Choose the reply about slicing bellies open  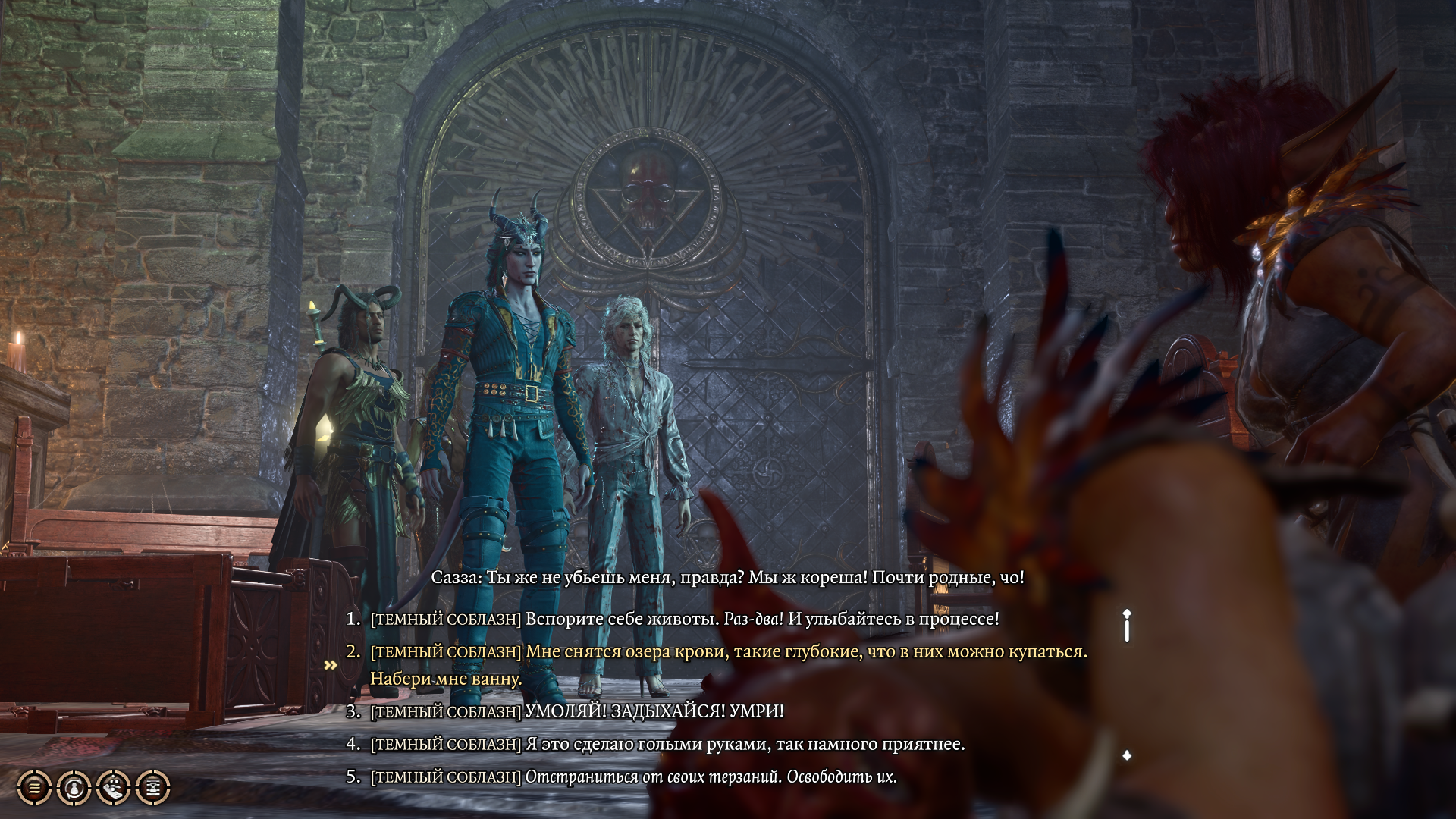click(x=684, y=619)
